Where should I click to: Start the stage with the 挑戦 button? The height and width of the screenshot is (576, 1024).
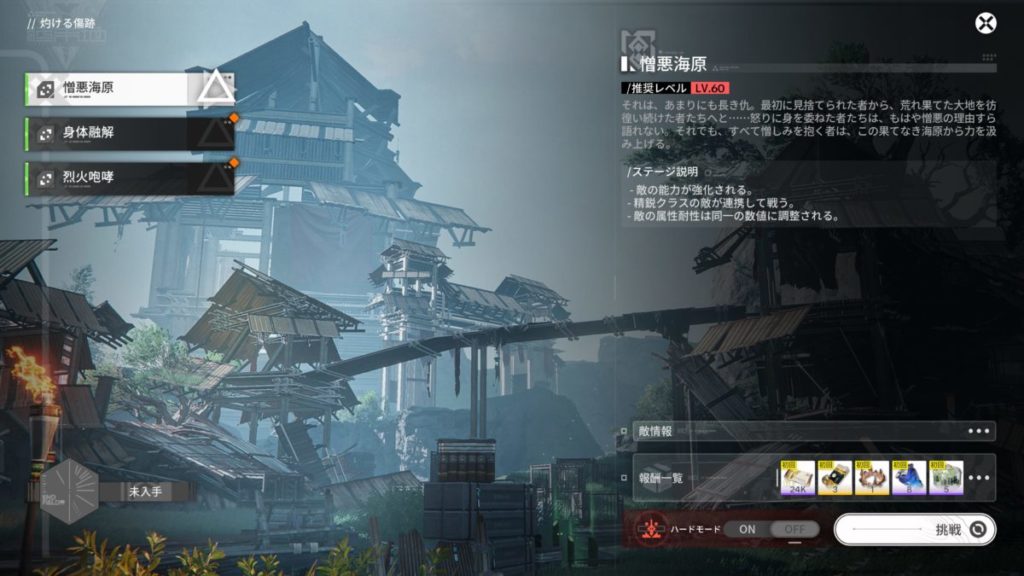point(914,530)
